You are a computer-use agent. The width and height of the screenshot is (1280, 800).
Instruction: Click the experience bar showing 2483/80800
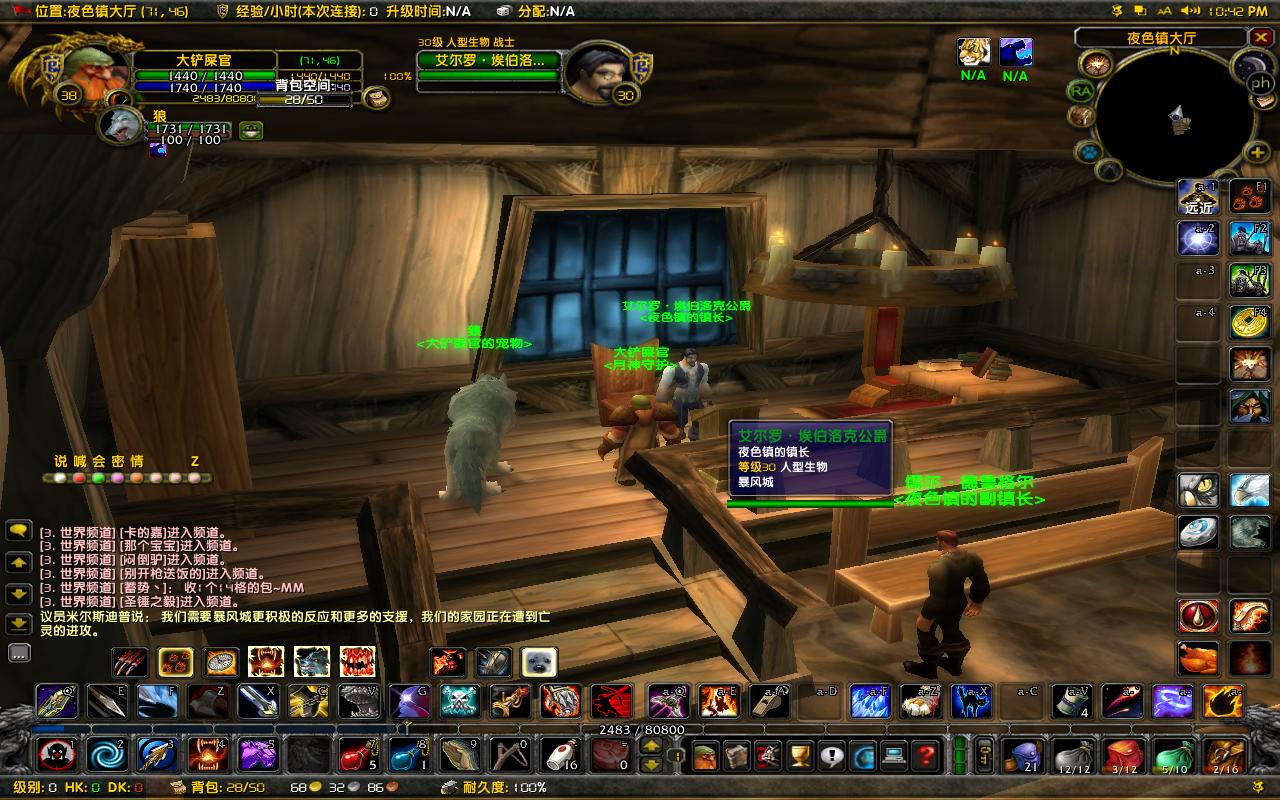pyautogui.click(x=640, y=730)
